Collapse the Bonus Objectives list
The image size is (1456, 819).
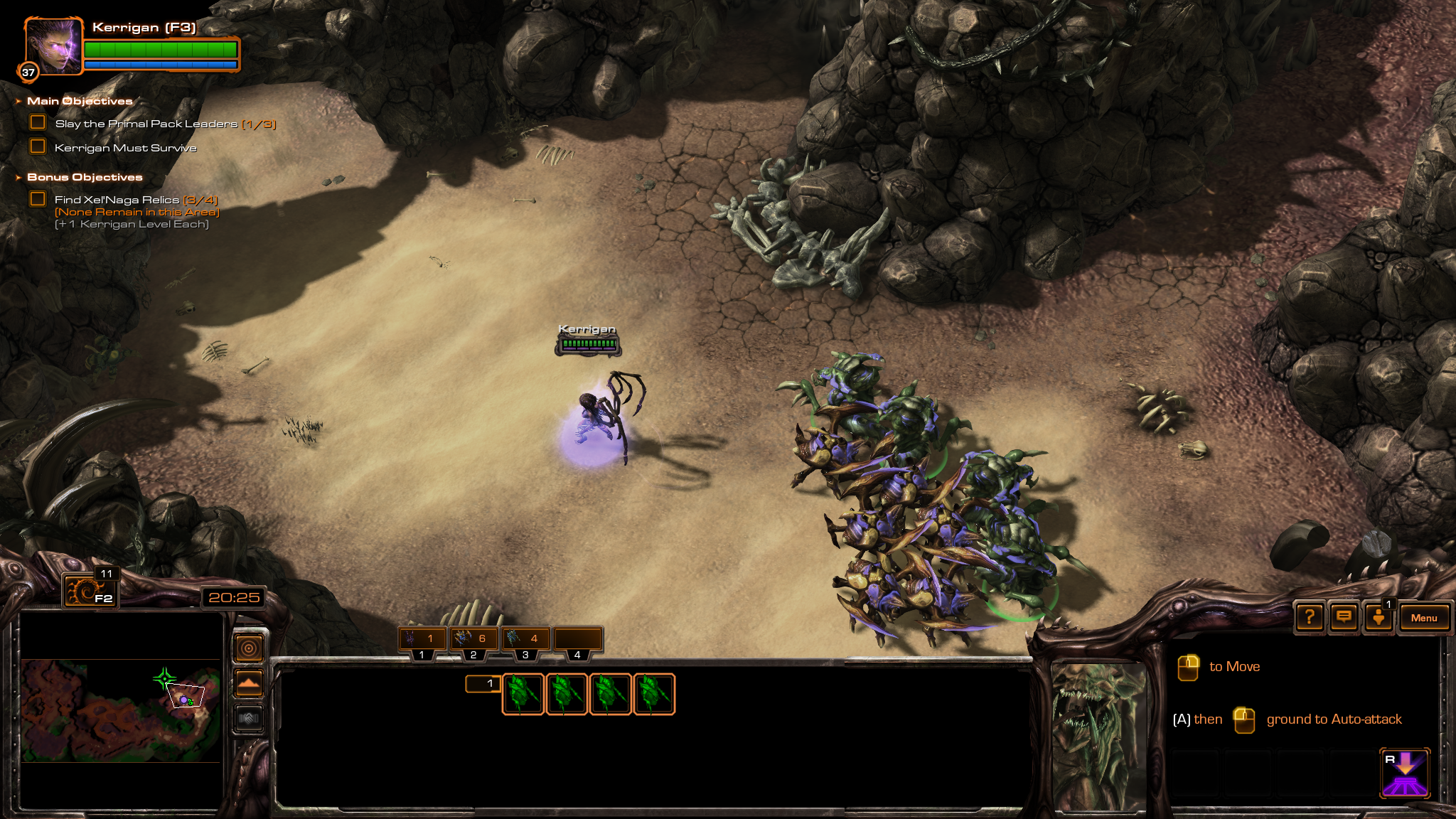tap(18, 178)
